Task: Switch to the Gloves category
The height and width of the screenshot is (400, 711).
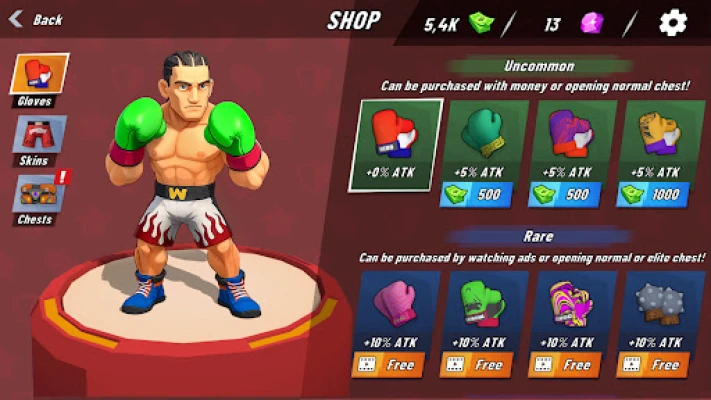Action: 40,78
